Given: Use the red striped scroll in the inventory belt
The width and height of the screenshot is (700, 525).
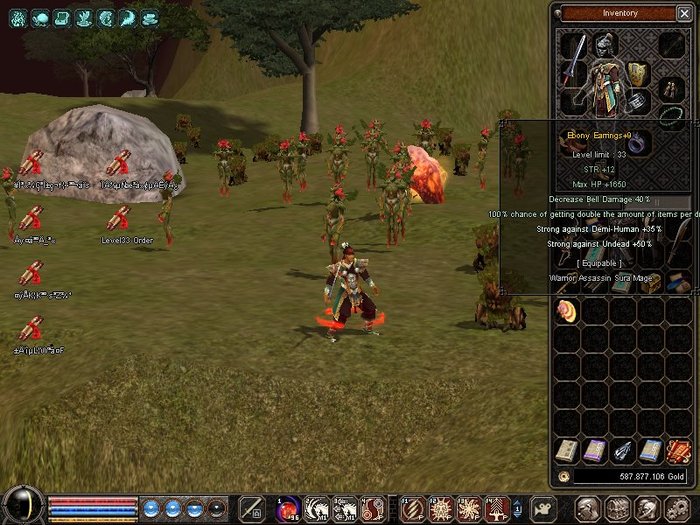Looking at the screenshot, I should (x=678, y=451).
